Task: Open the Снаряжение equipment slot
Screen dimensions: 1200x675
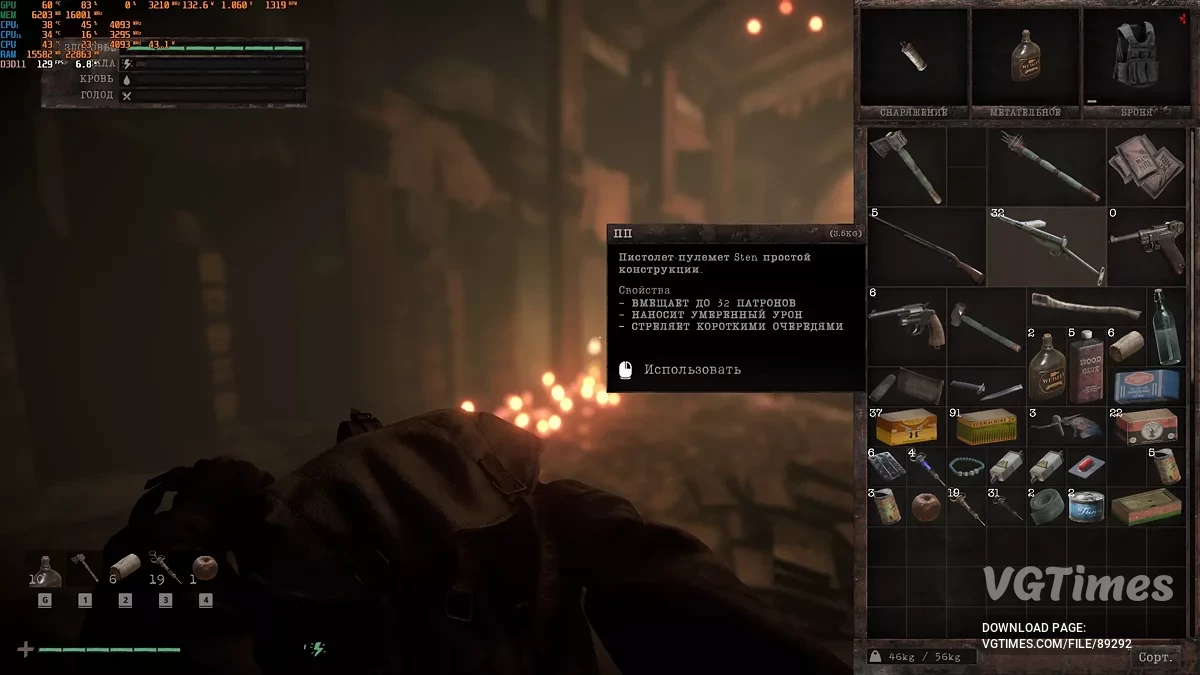Action: click(x=913, y=60)
